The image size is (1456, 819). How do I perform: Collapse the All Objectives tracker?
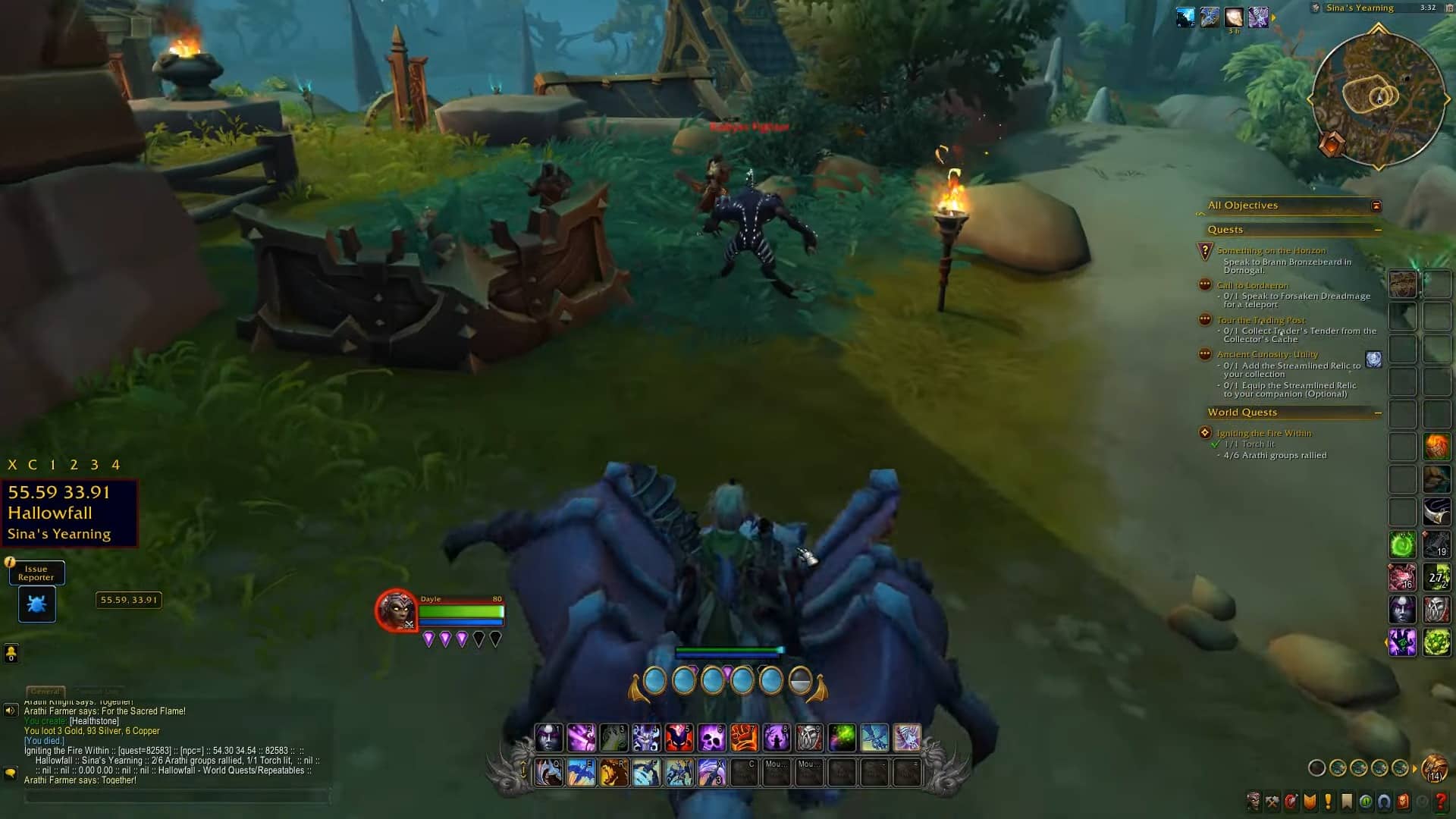coord(1378,205)
